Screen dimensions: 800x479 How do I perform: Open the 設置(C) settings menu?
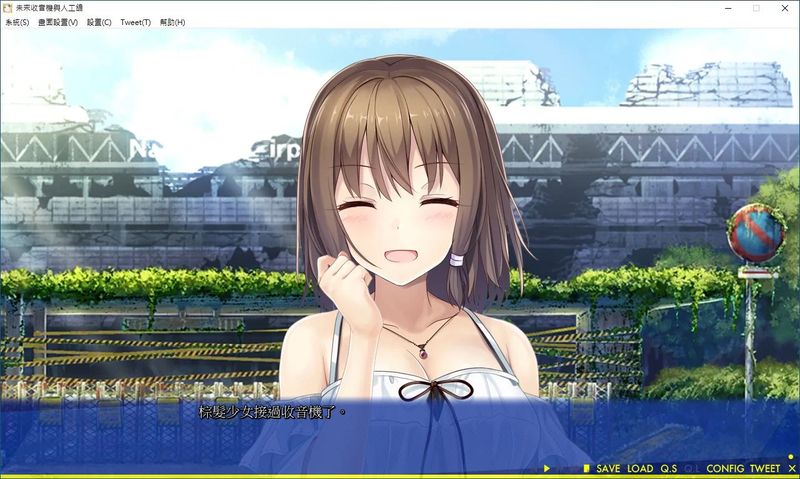pos(99,22)
